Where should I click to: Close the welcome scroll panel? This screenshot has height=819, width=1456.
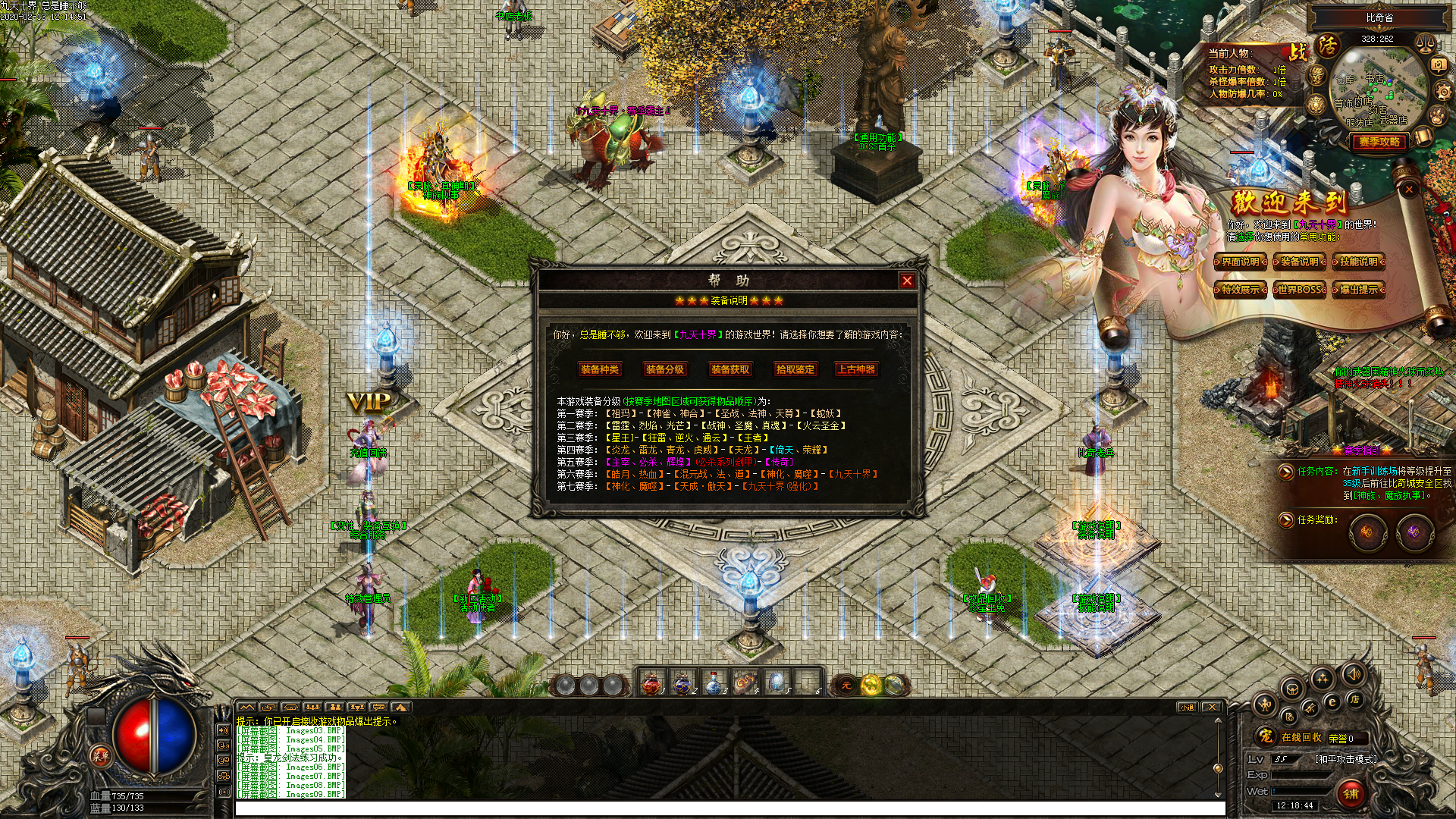tap(1409, 190)
